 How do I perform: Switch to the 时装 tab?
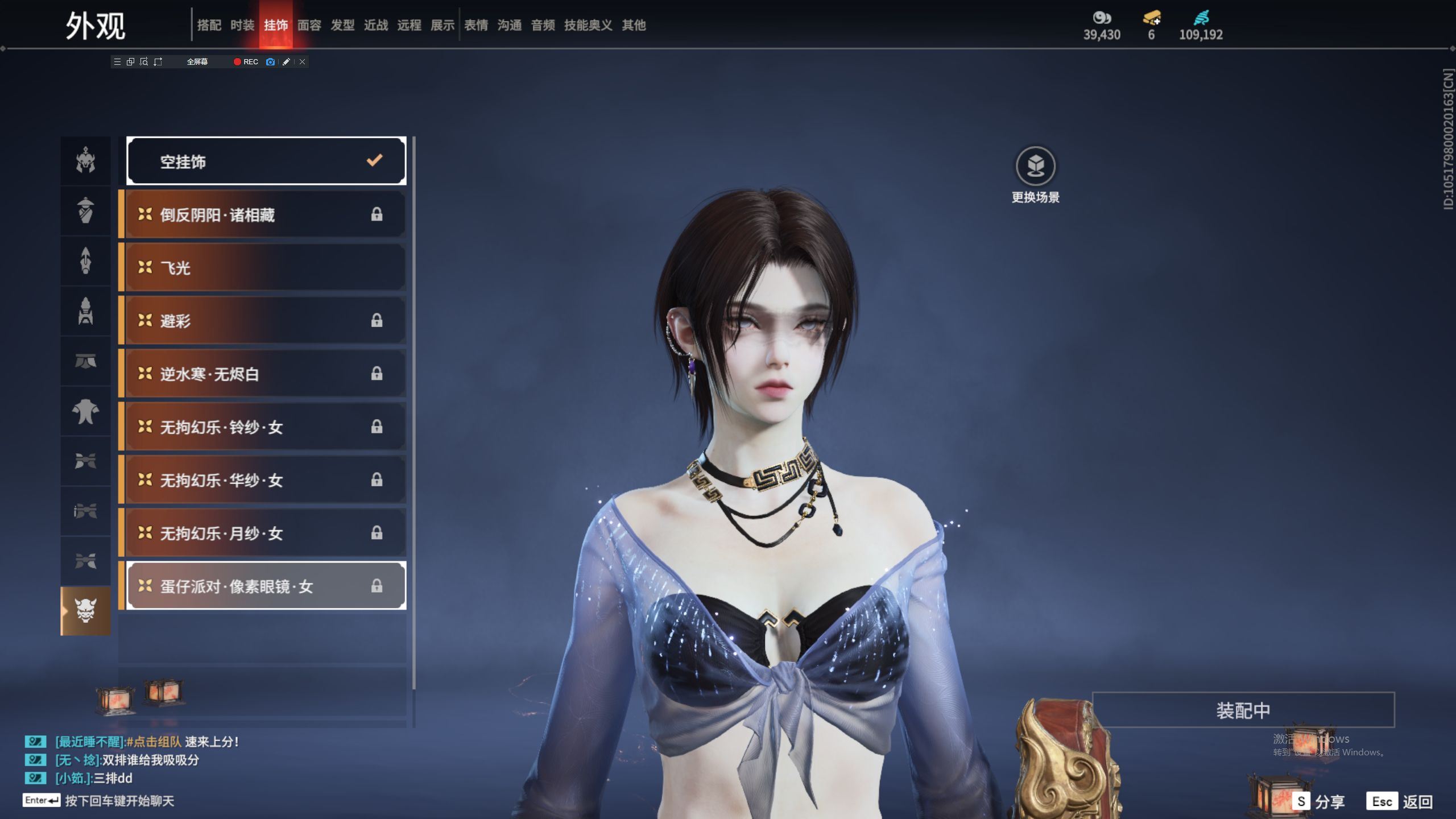tap(242, 25)
